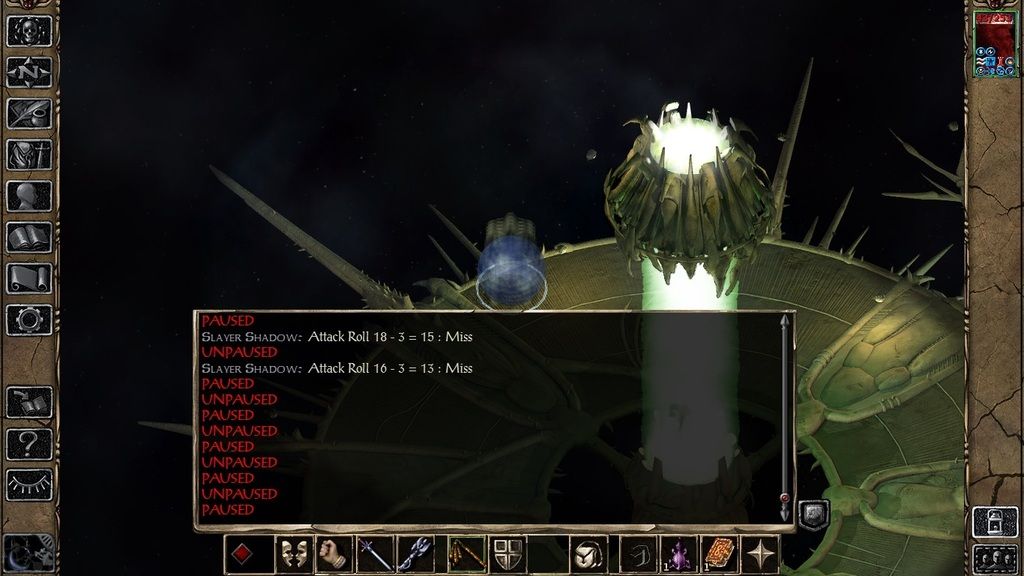Click the question mark help button
This screenshot has height=576, width=1024.
[x=29, y=444]
